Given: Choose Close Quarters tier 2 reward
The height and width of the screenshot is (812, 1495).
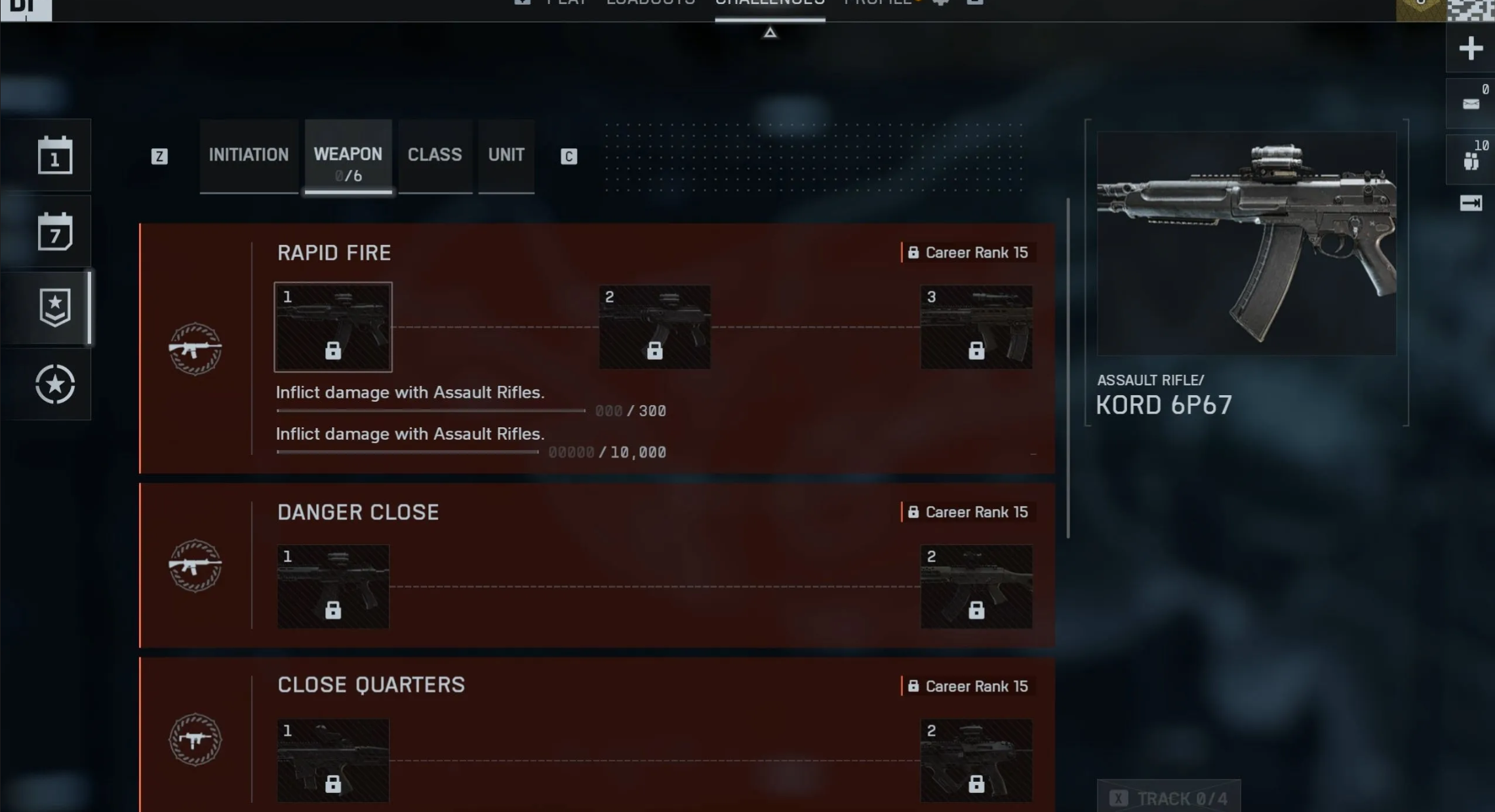Looking at the screenshot, I should tap(976, 760).
